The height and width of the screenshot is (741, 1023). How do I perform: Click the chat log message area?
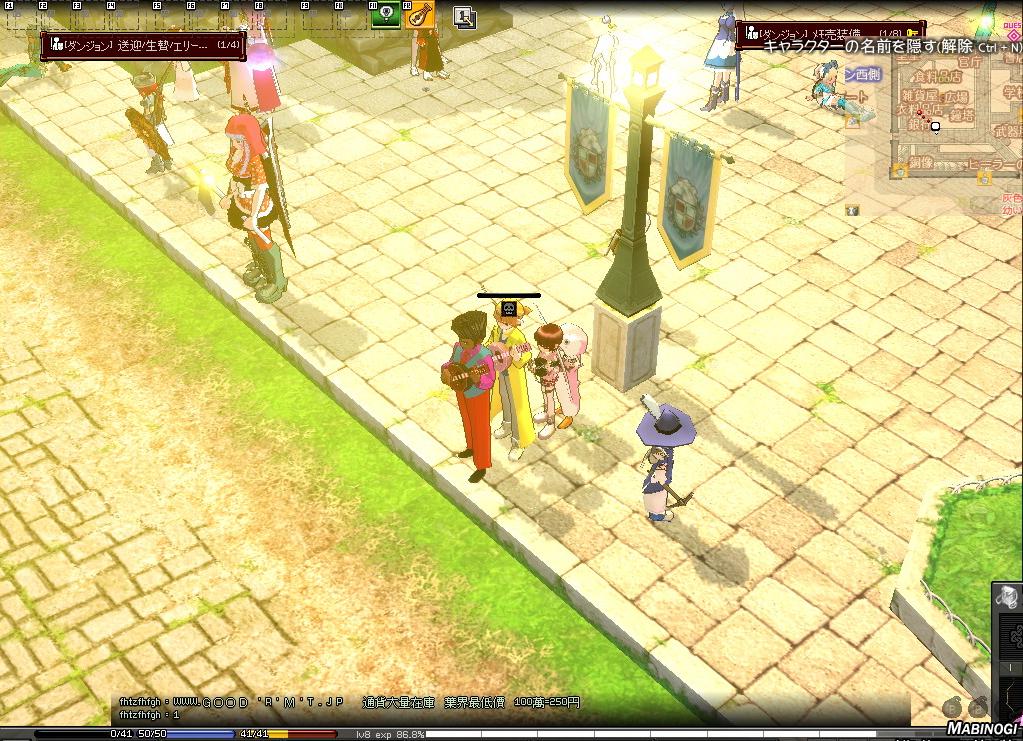point(350,708)
